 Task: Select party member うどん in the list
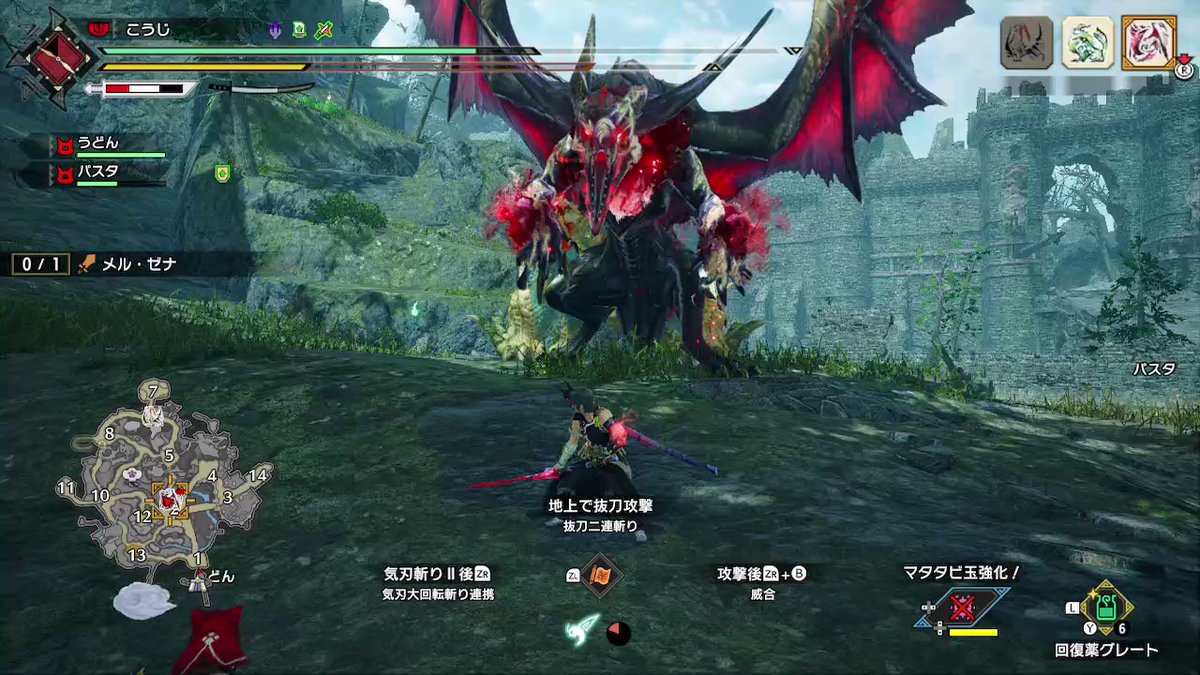click(x=100, y=144)
